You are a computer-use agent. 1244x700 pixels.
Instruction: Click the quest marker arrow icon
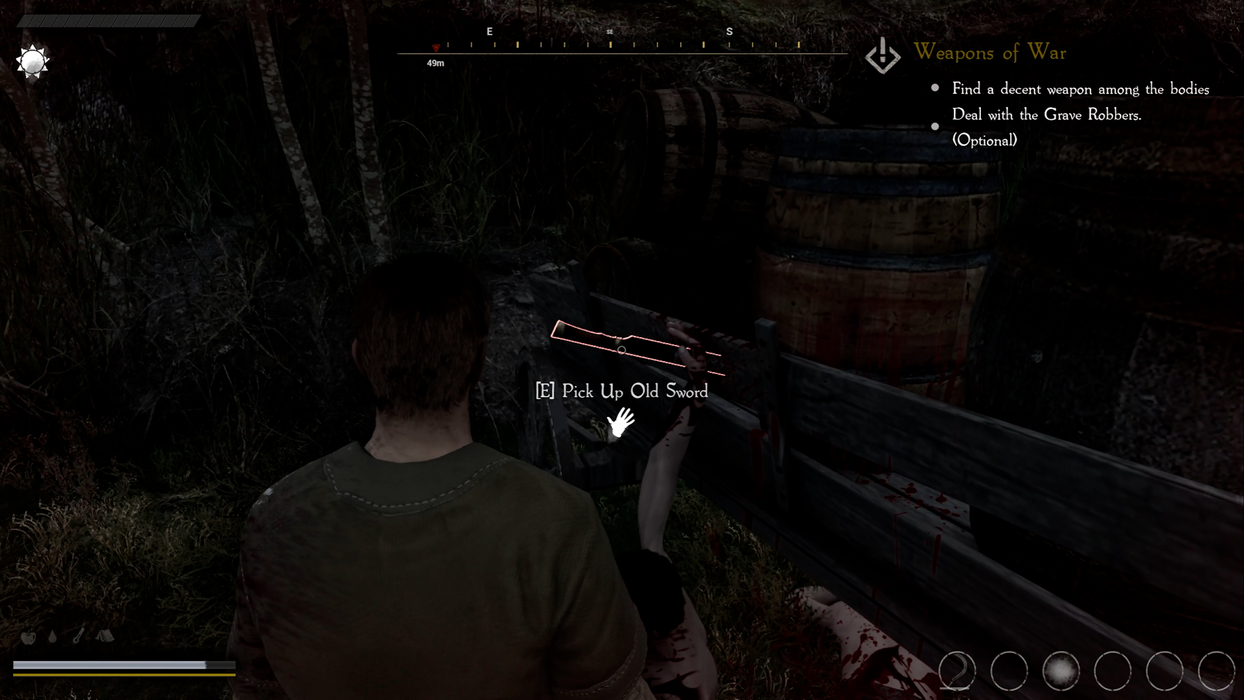point(882,56)
